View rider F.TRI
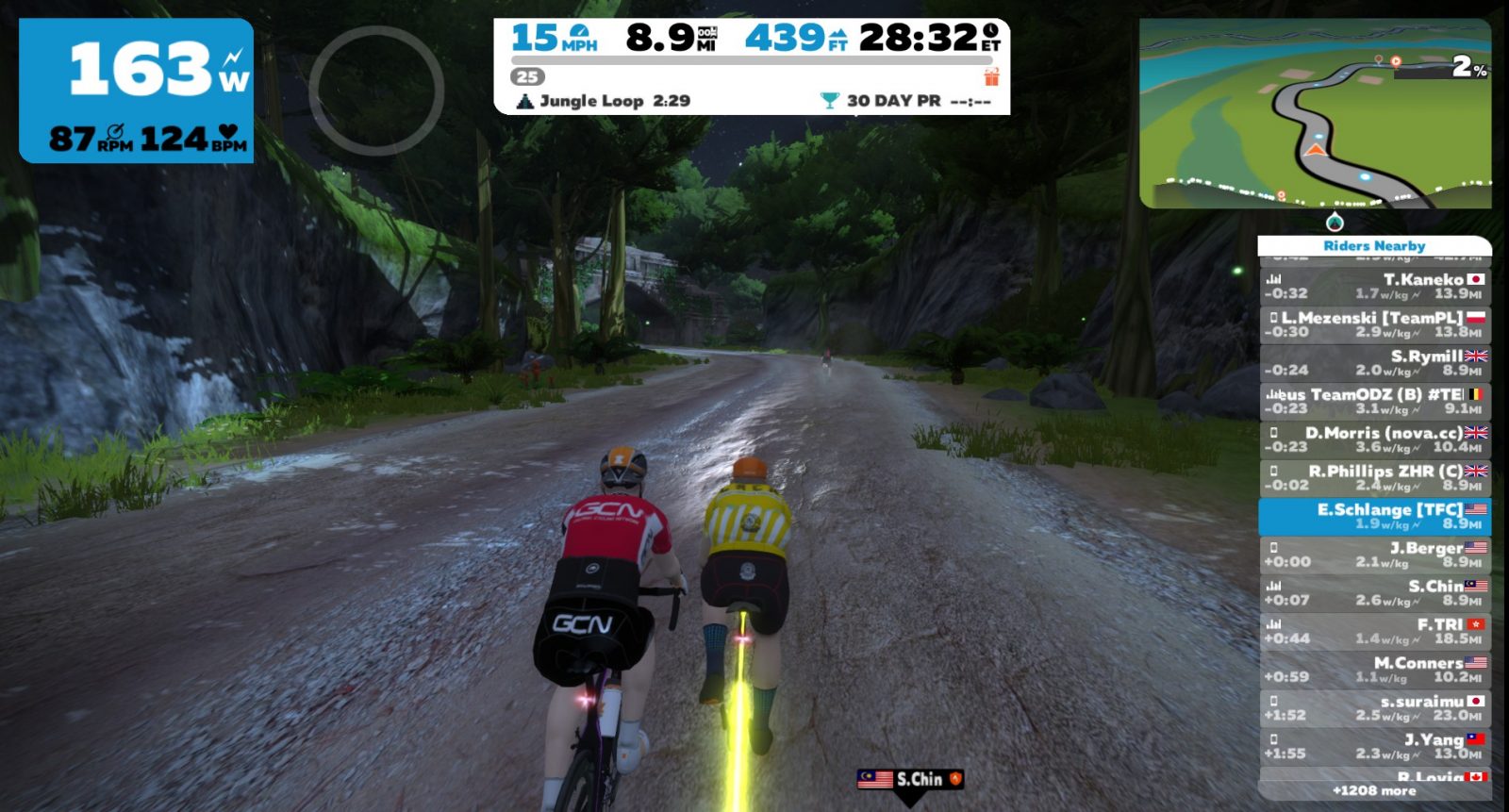The height and width of the screenshot is (812, 1509). (x=1374, y=631)
